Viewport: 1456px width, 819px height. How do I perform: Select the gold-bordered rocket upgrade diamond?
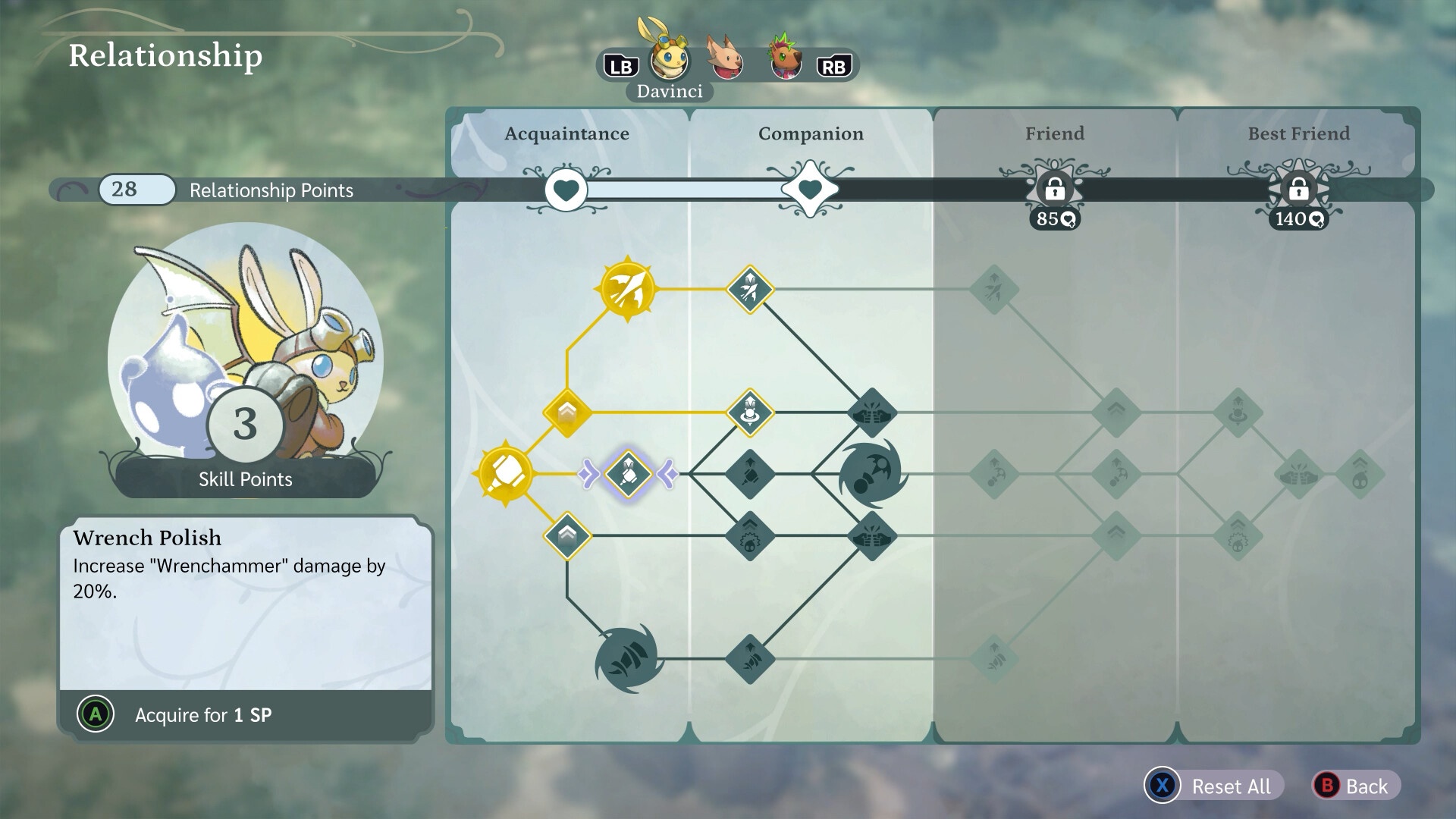pyautogui.click(x=750, y=289)
